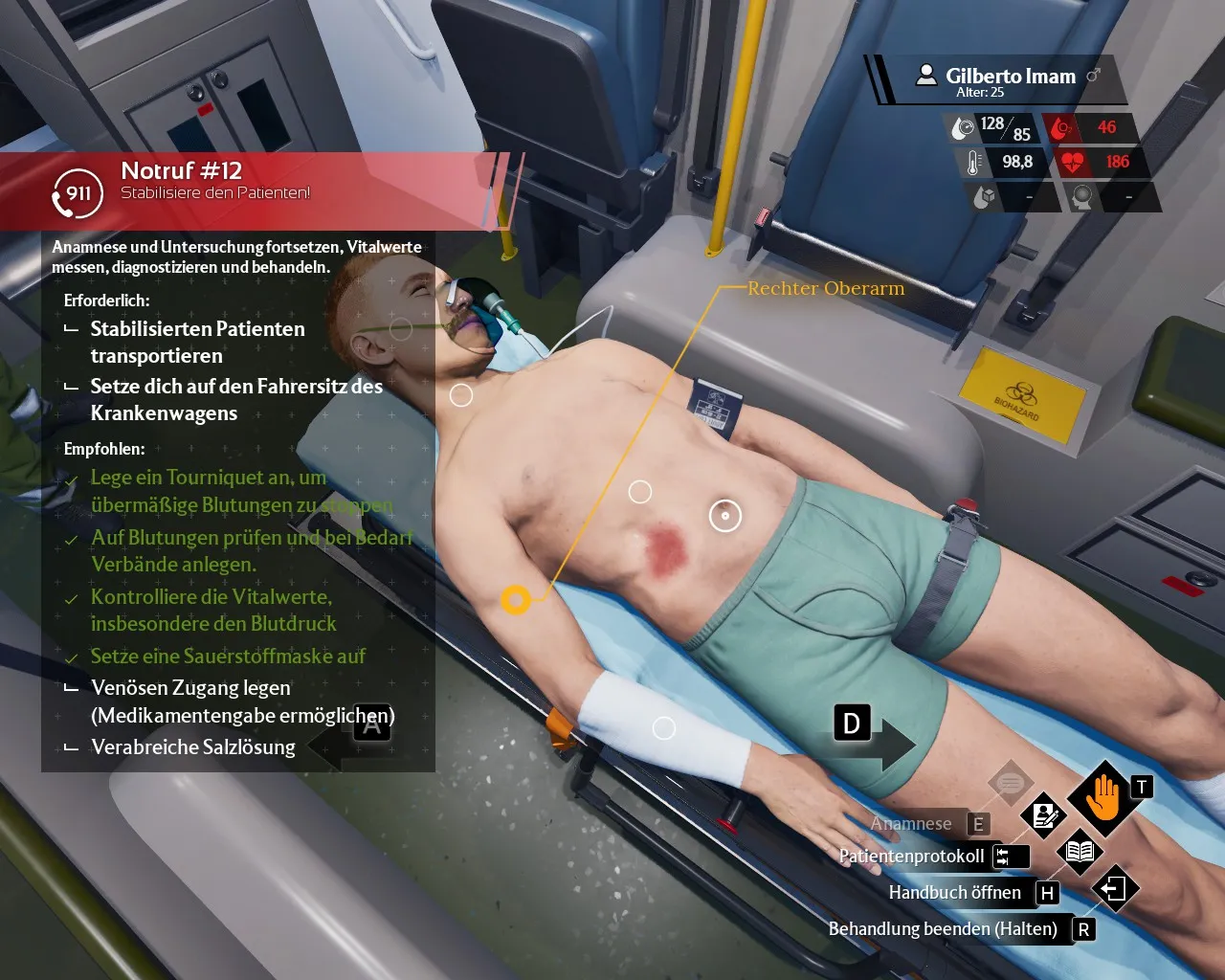Activate the orange hand interaction icon
1225x980 pixels.
pyautogui.click(x=1103, y=797)
